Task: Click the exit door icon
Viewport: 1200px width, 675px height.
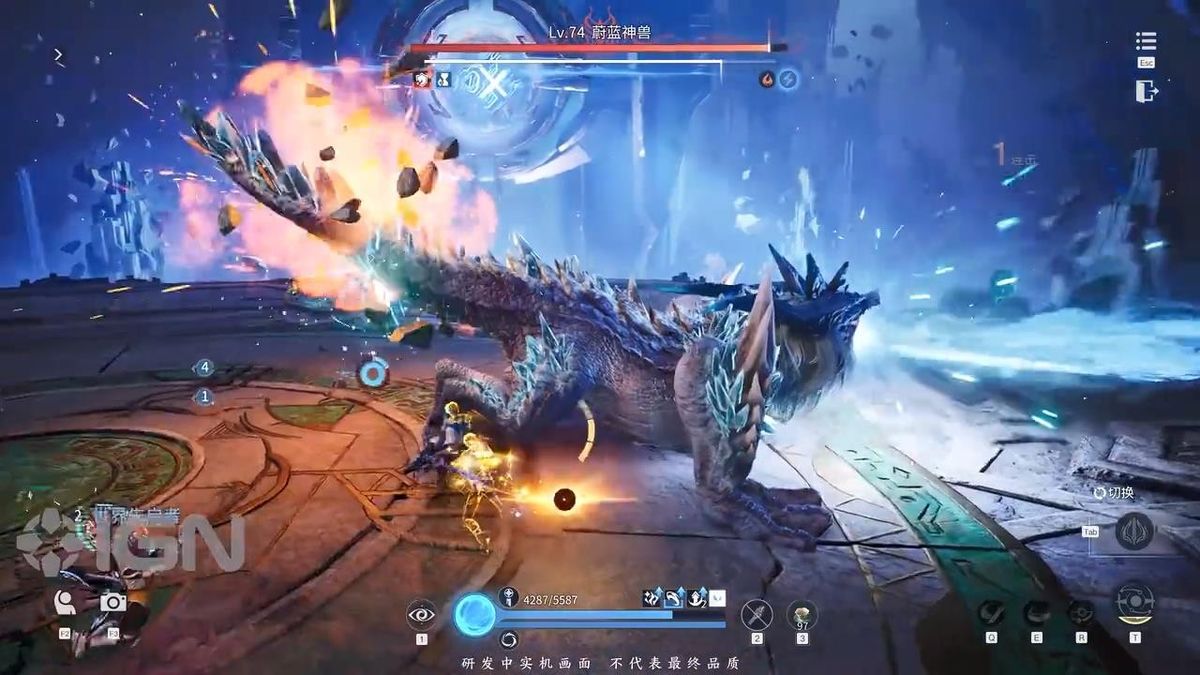Action: [1146, 91]
